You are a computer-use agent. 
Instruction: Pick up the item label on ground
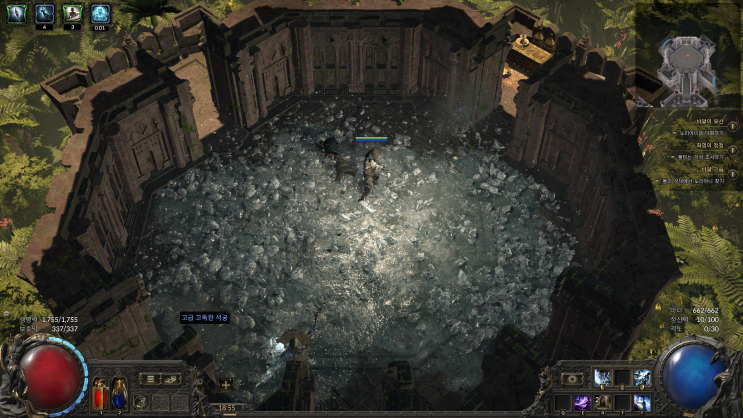click(205, 317)
